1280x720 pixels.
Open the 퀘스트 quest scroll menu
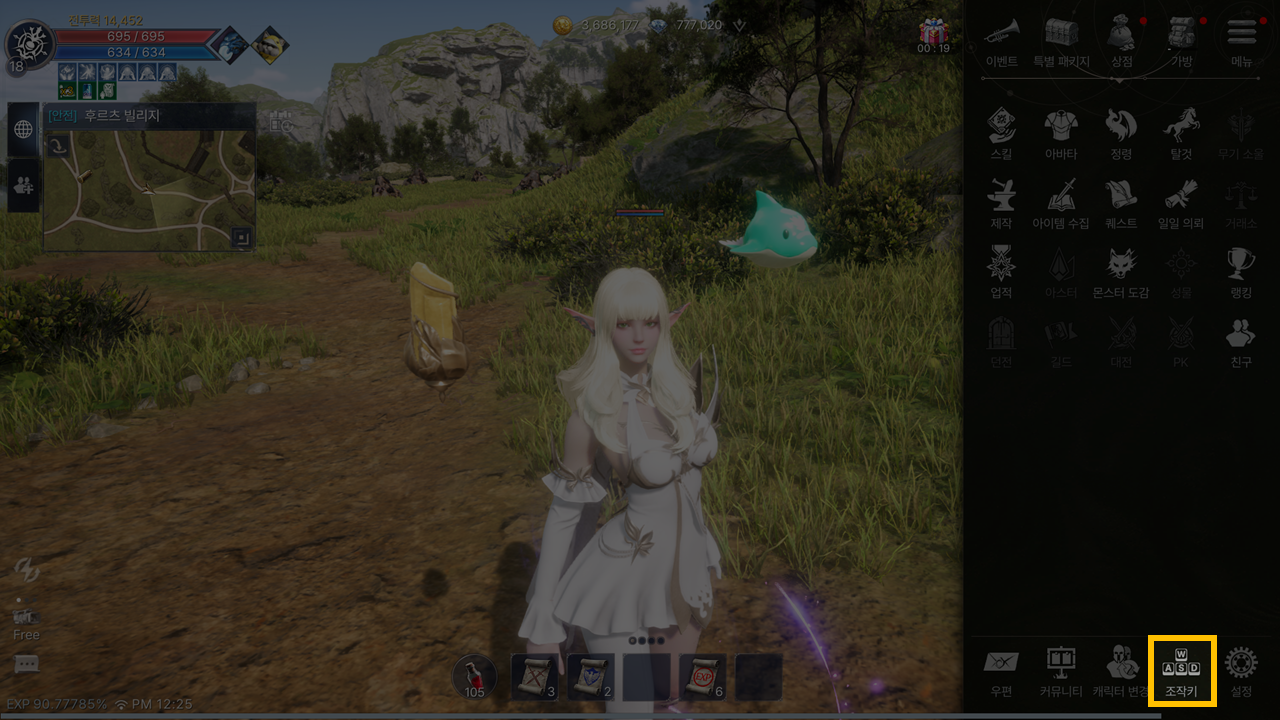(x=1121, y=203)
